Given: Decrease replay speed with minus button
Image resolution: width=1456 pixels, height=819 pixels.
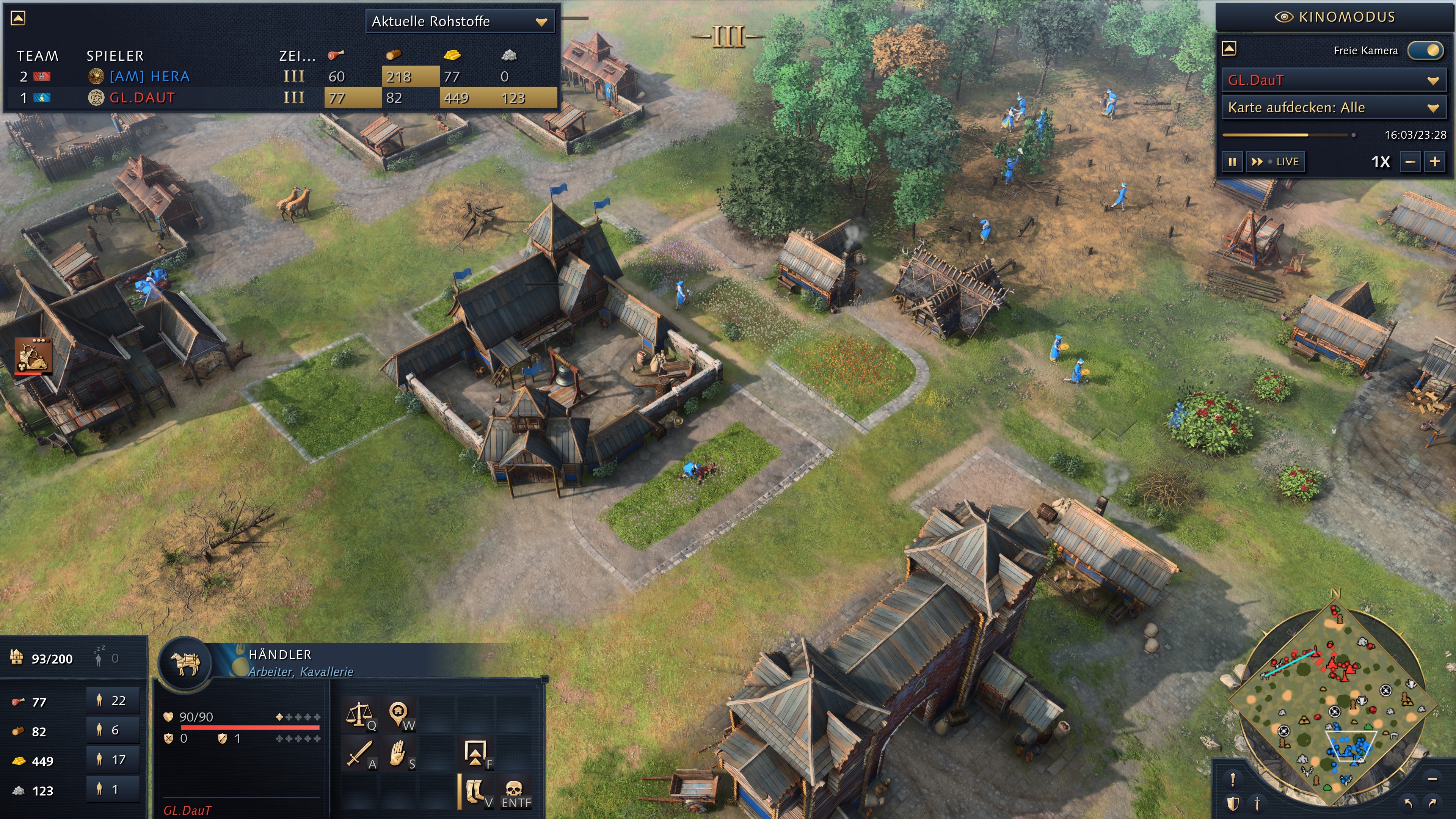Looking at the screenshot, I should click(x=1410, y=162).
